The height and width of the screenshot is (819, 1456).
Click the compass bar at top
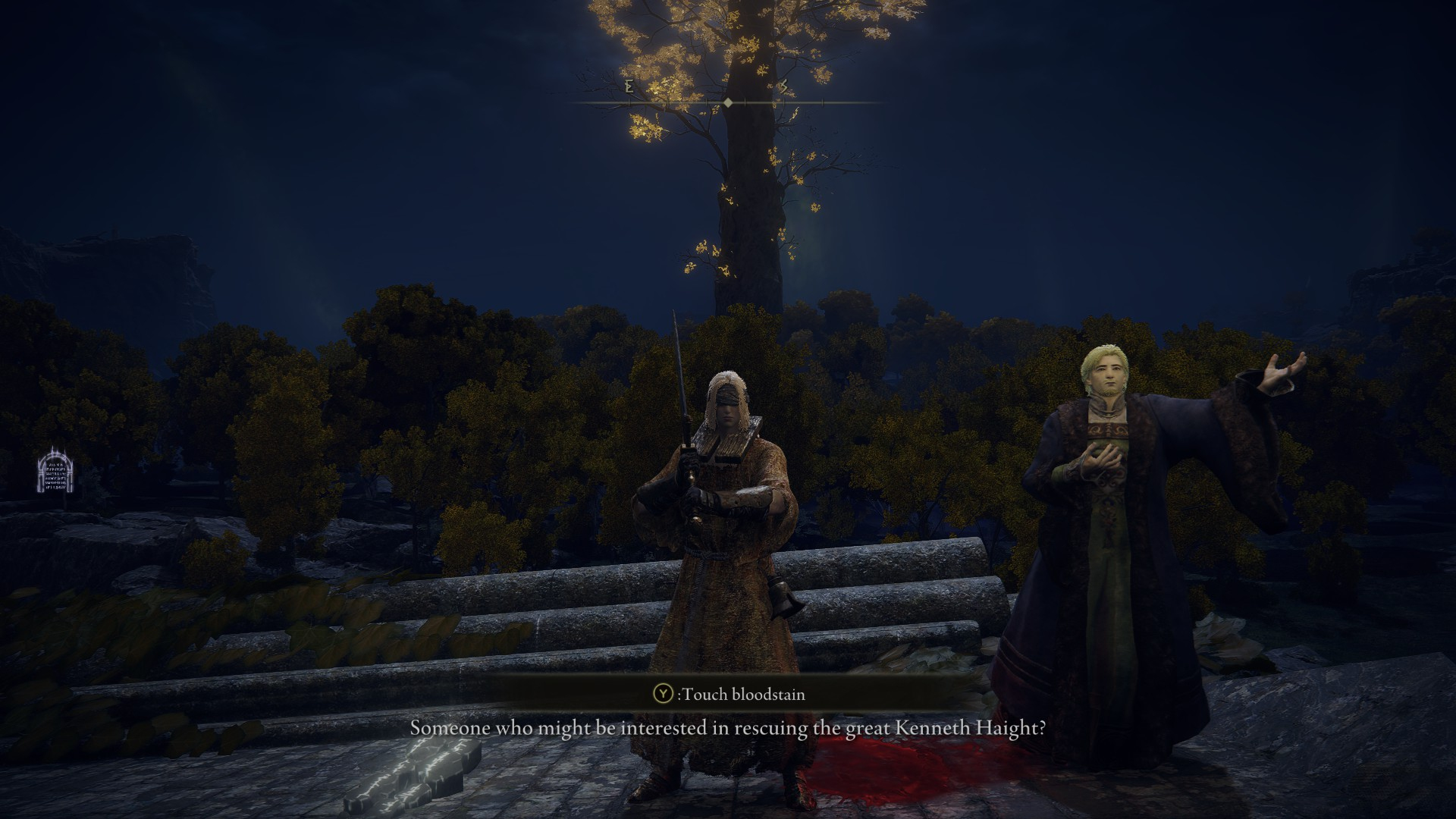(x=727, y=102)
